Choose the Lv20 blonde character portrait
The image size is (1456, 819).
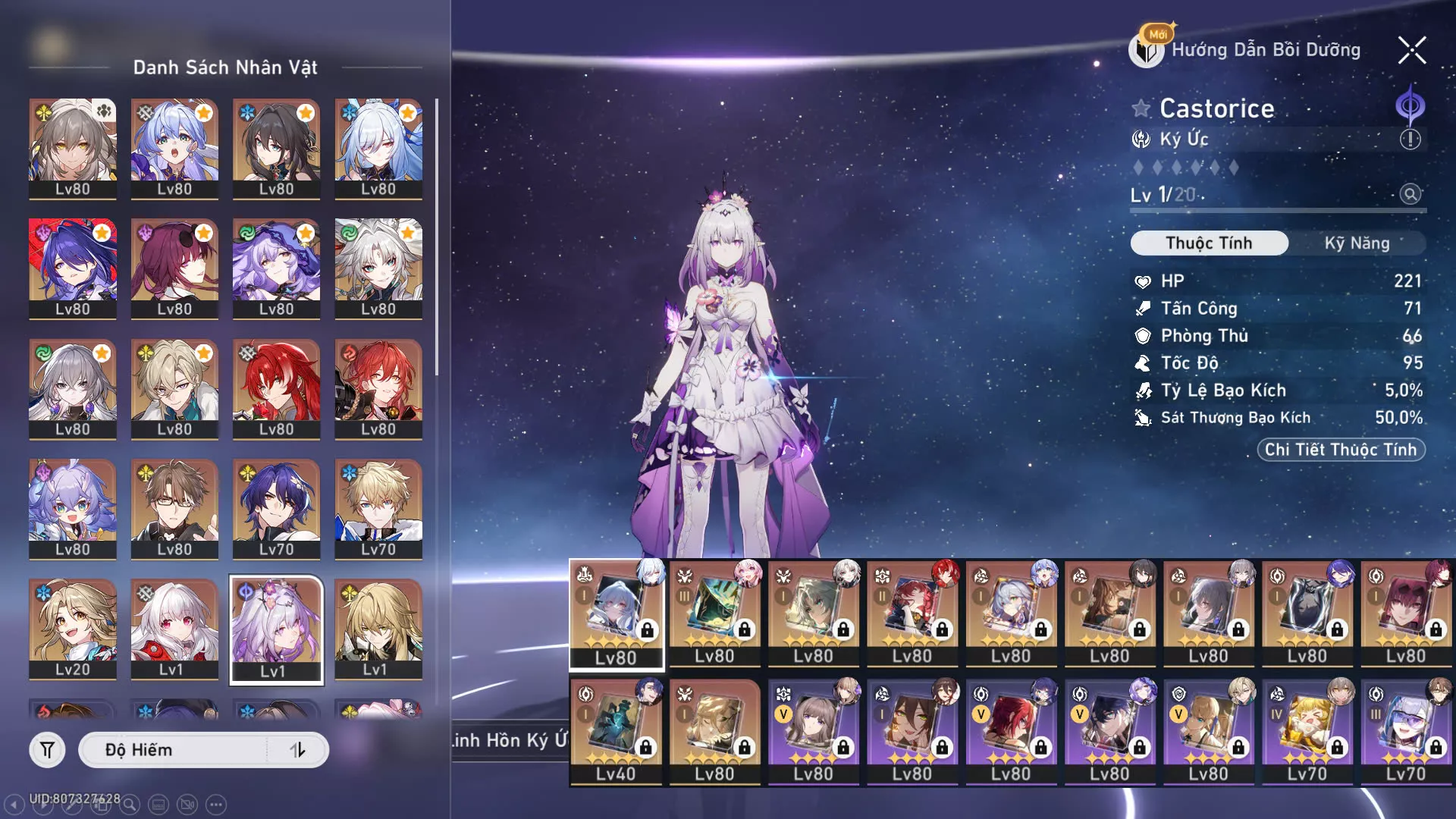(73, 629)
